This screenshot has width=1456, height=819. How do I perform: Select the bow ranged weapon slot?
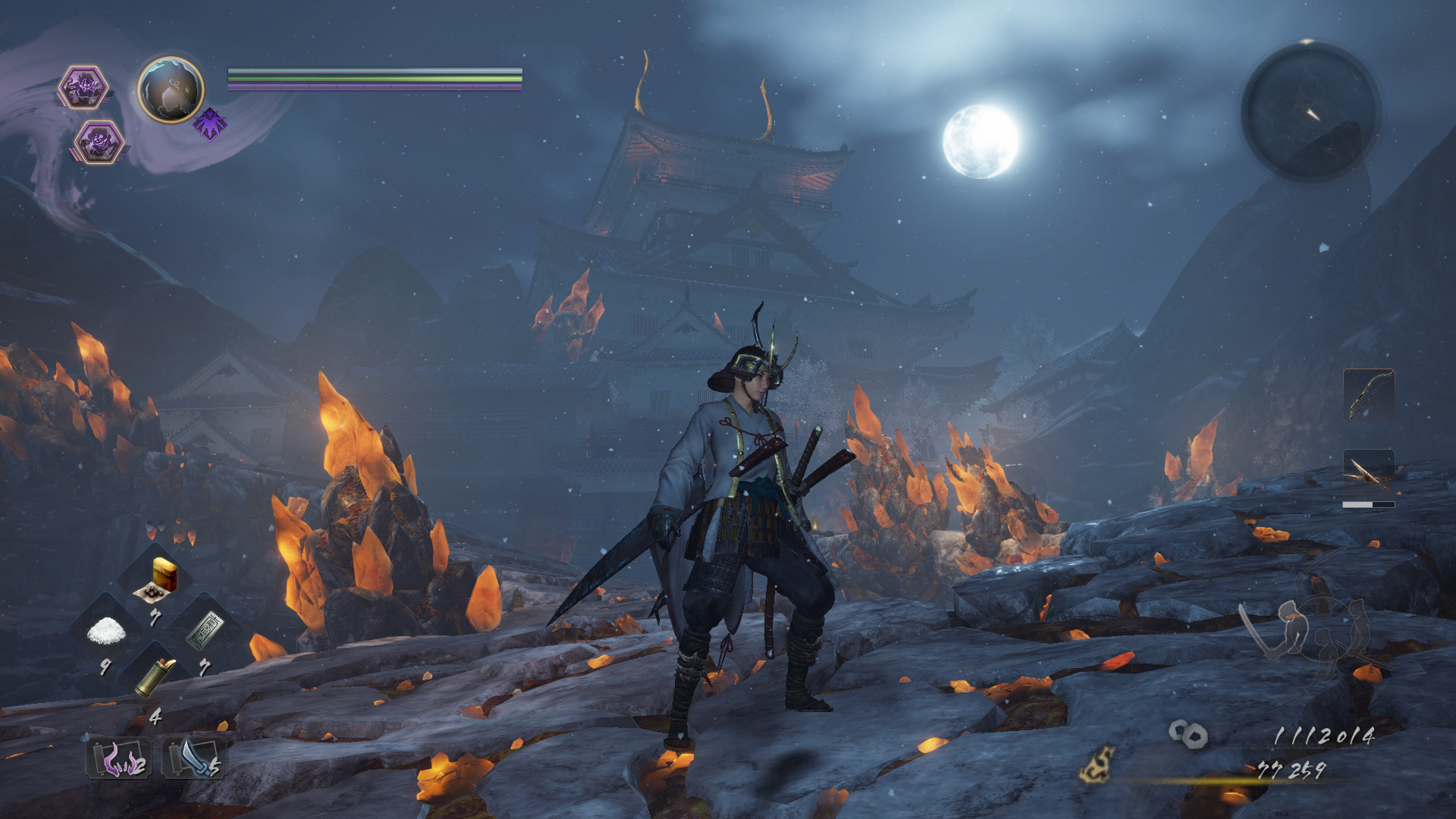(x=1368, y=394)
